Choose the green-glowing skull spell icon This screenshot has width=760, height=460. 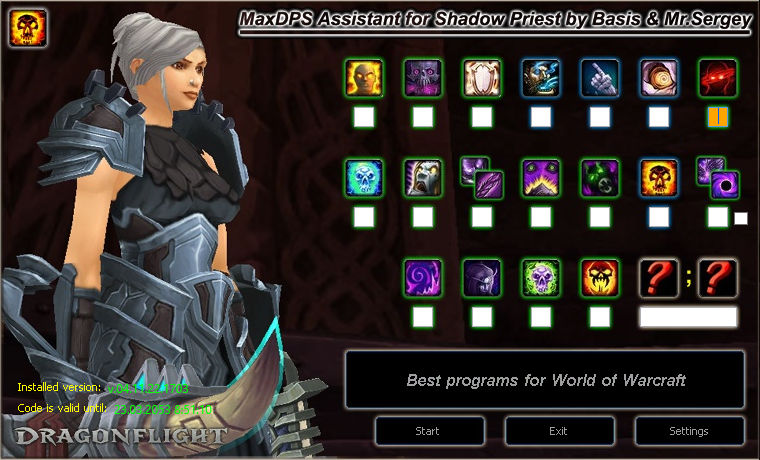coord(541,277)
